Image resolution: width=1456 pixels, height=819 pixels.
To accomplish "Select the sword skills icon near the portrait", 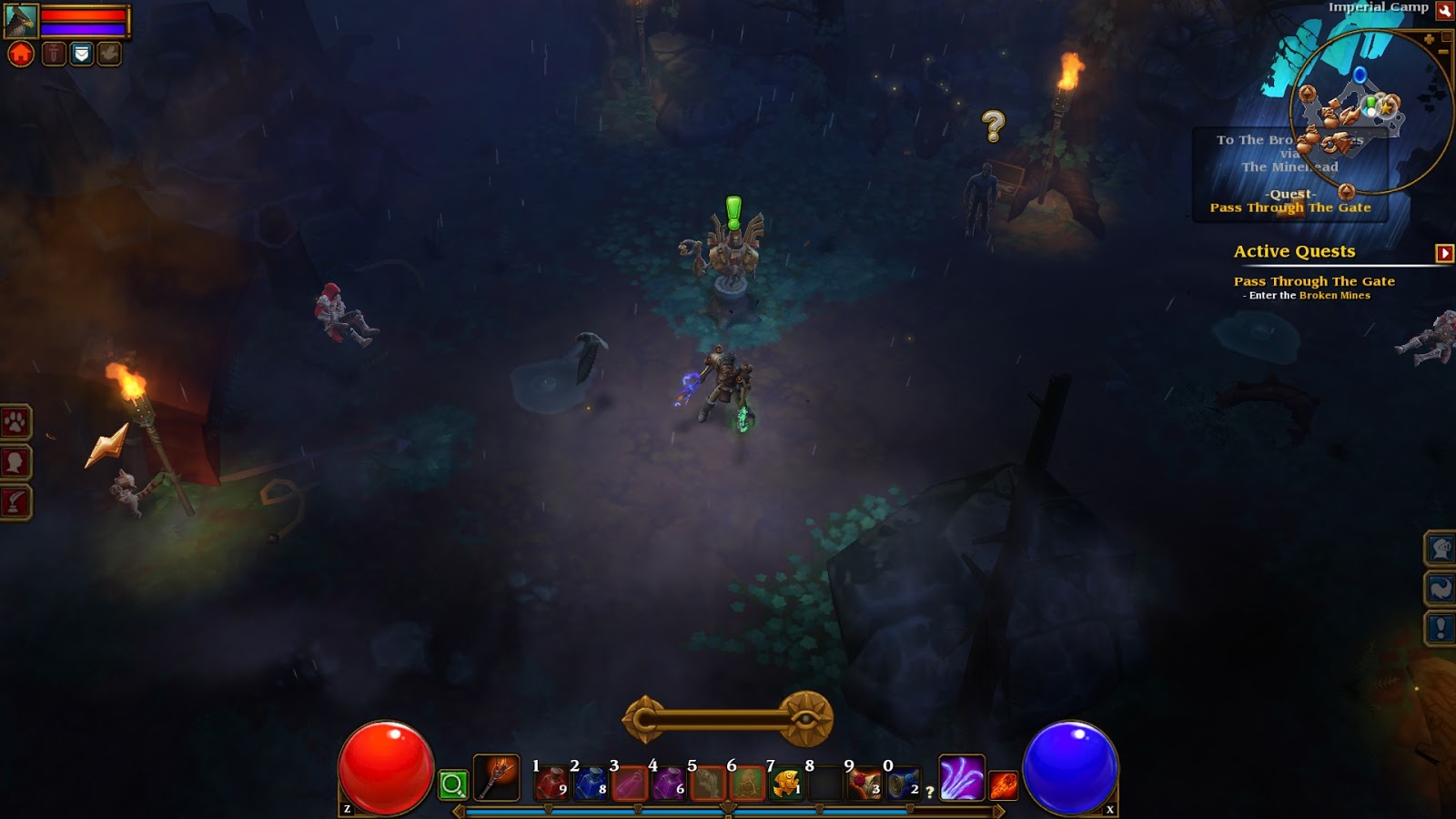I will click(53, 53).
